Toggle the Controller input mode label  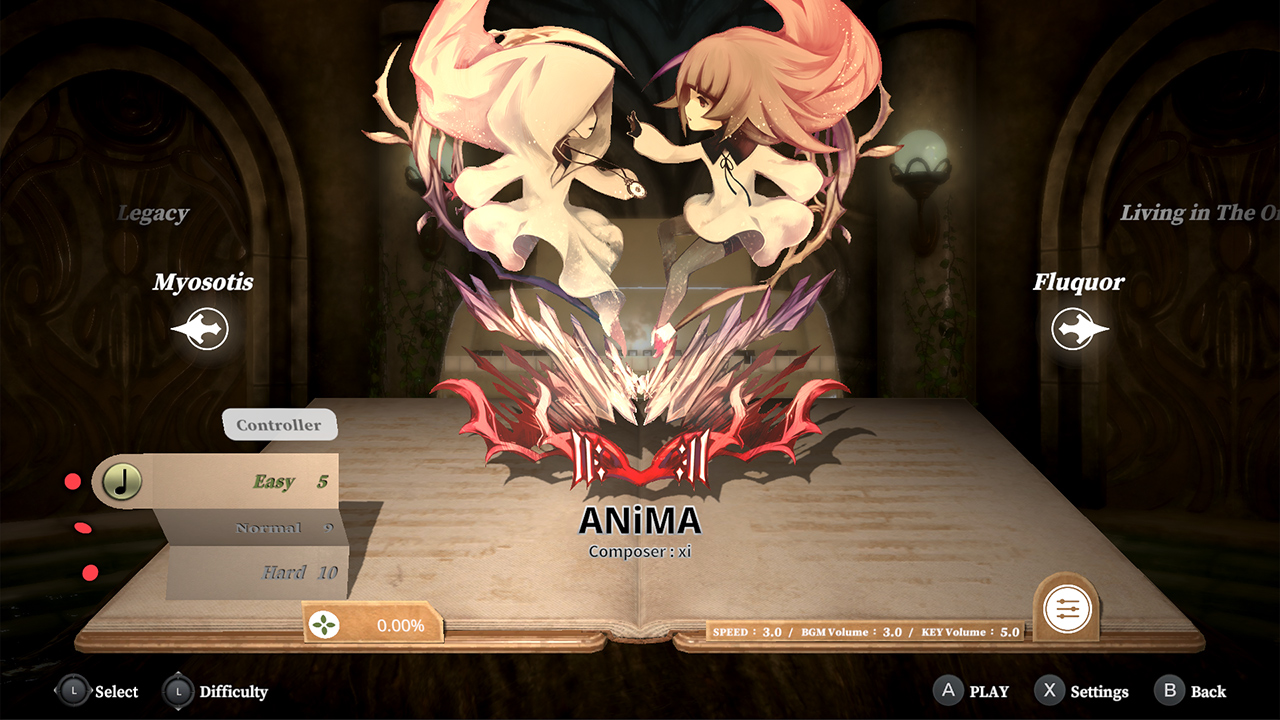coord(280,424)
